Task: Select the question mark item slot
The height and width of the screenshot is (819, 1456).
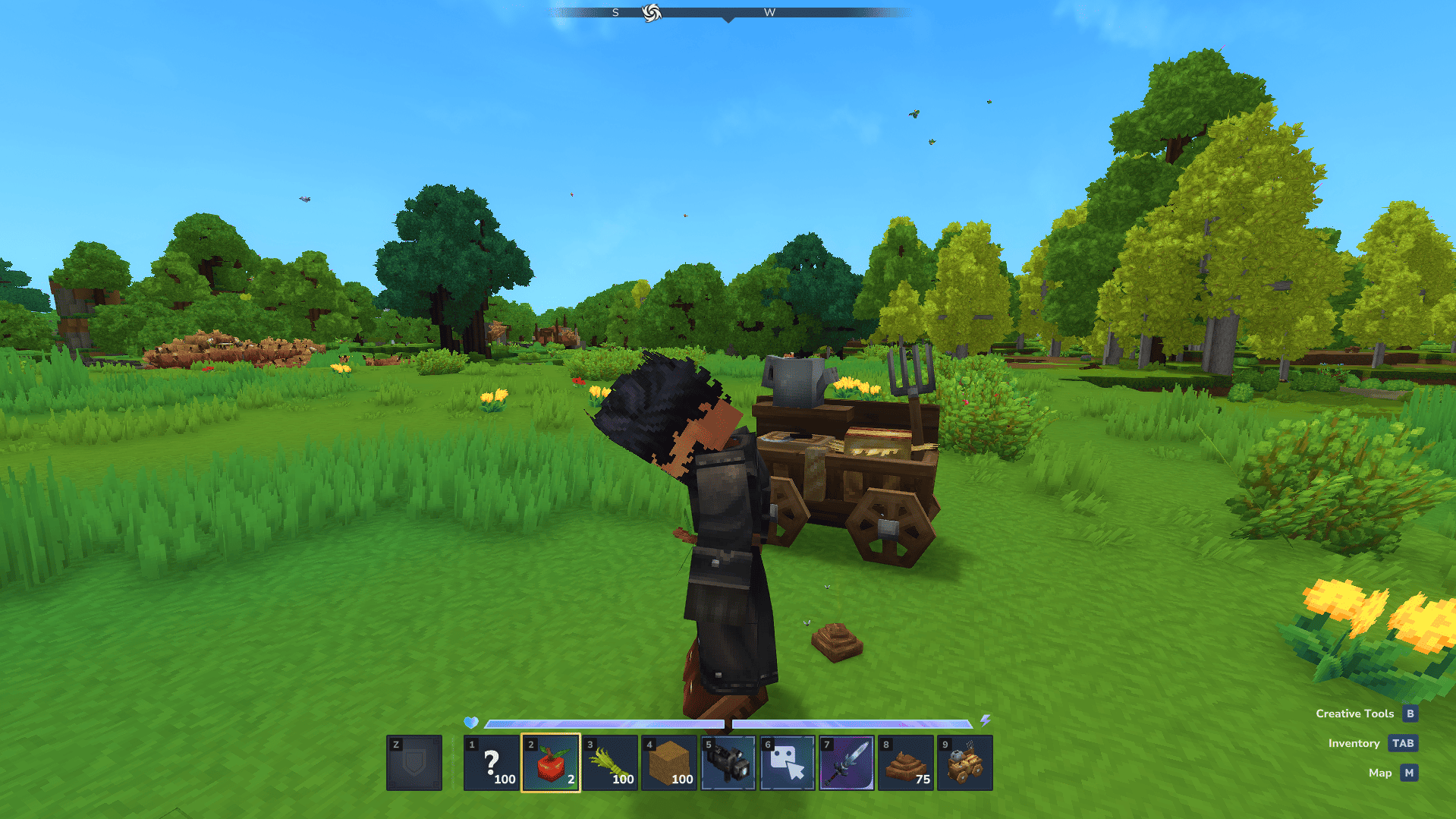Action: point(492,763)
